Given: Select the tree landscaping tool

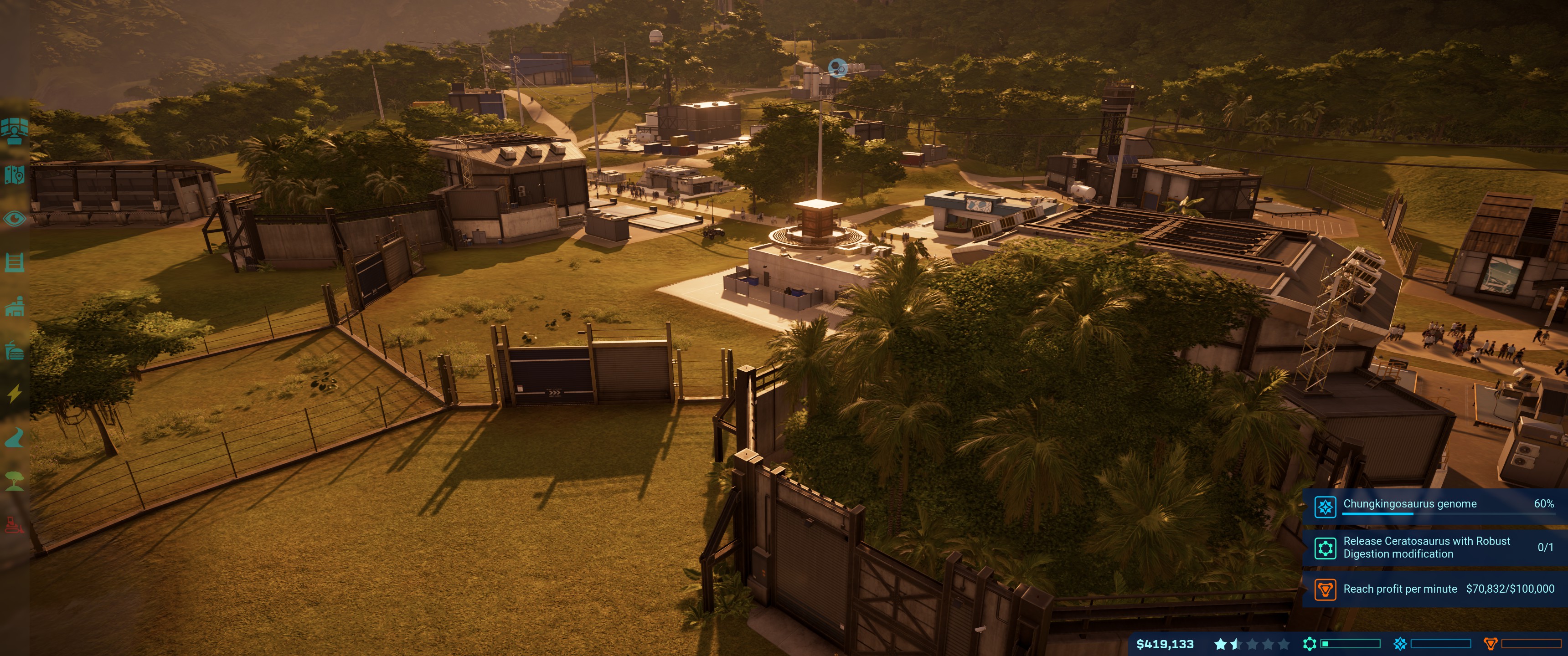Looking at the screenshot, I should [x=14, y=482].
